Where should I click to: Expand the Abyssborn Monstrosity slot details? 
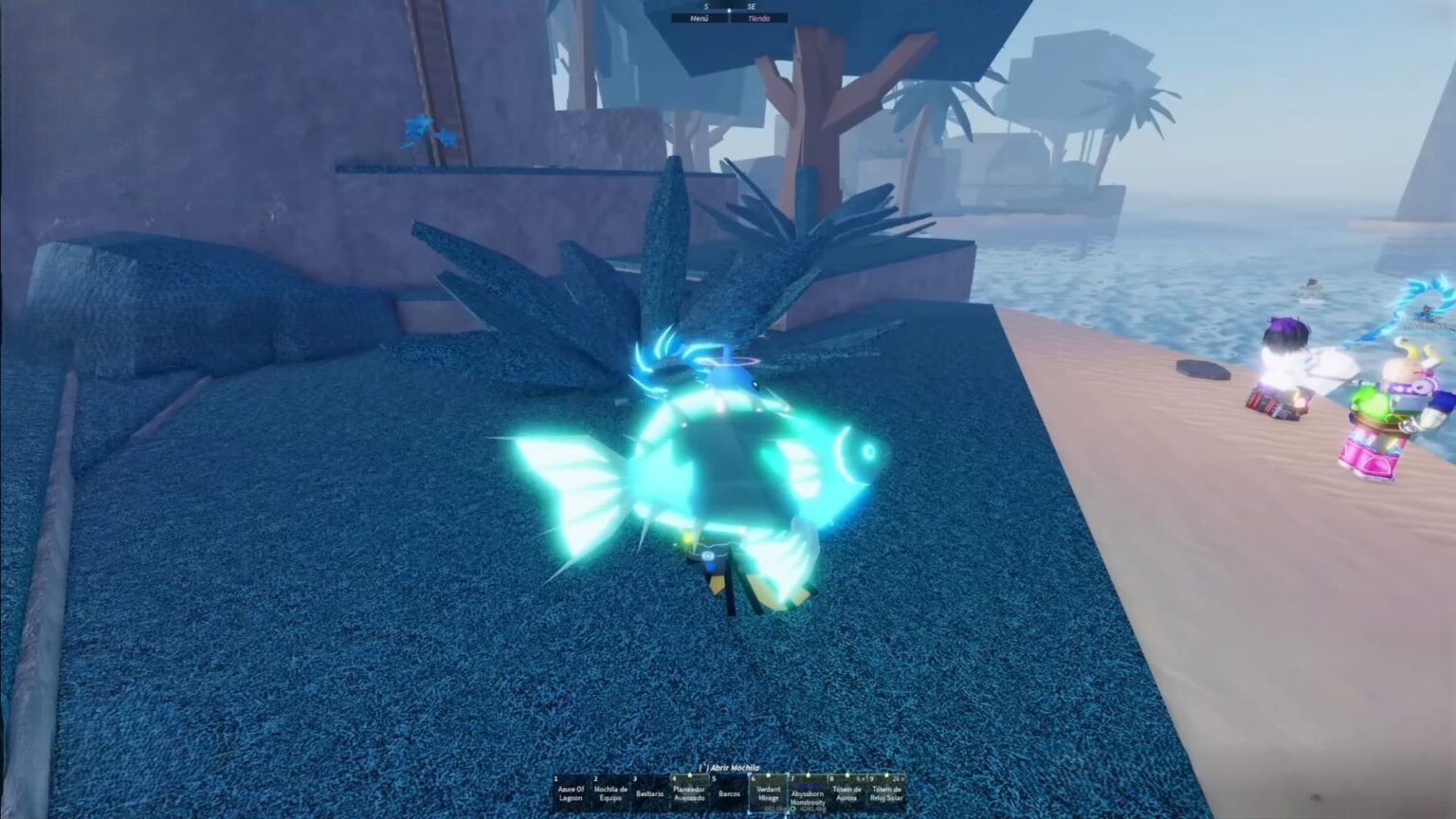point(808,809)
